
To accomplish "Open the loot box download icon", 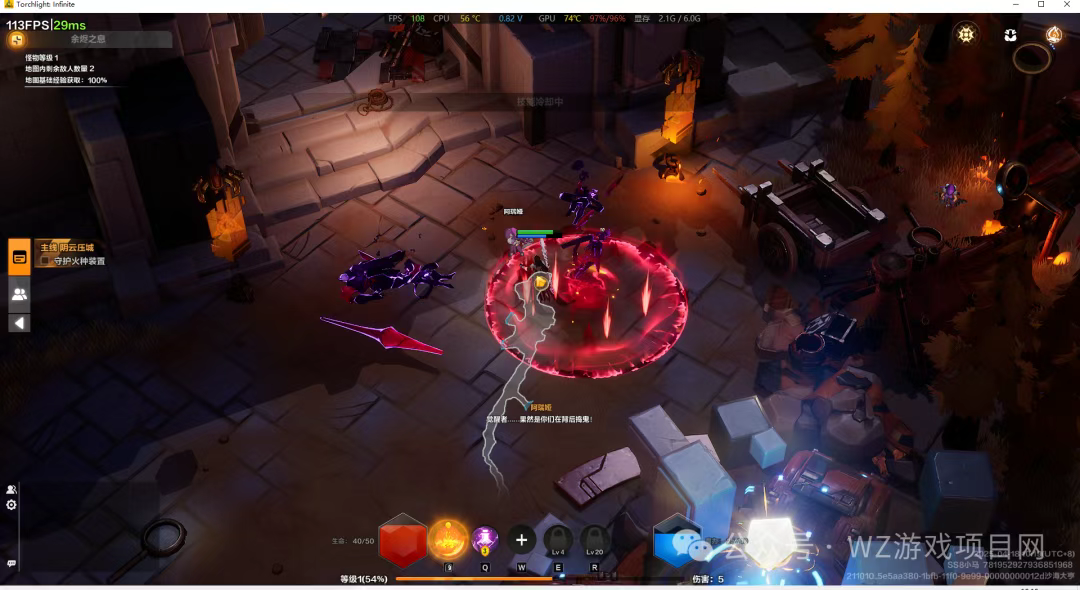I will 1010,35.
